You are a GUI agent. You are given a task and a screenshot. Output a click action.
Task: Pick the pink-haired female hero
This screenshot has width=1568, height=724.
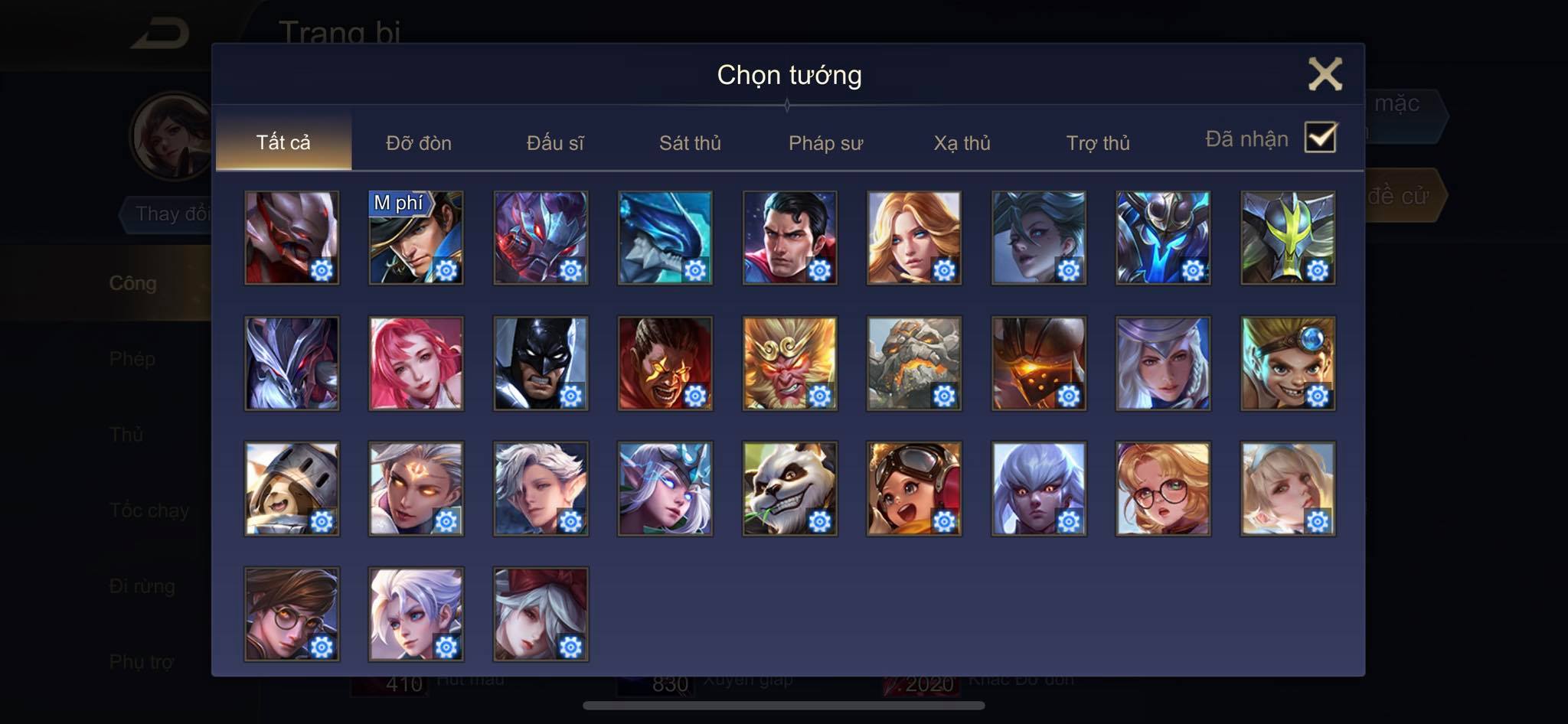pos(416,363)
